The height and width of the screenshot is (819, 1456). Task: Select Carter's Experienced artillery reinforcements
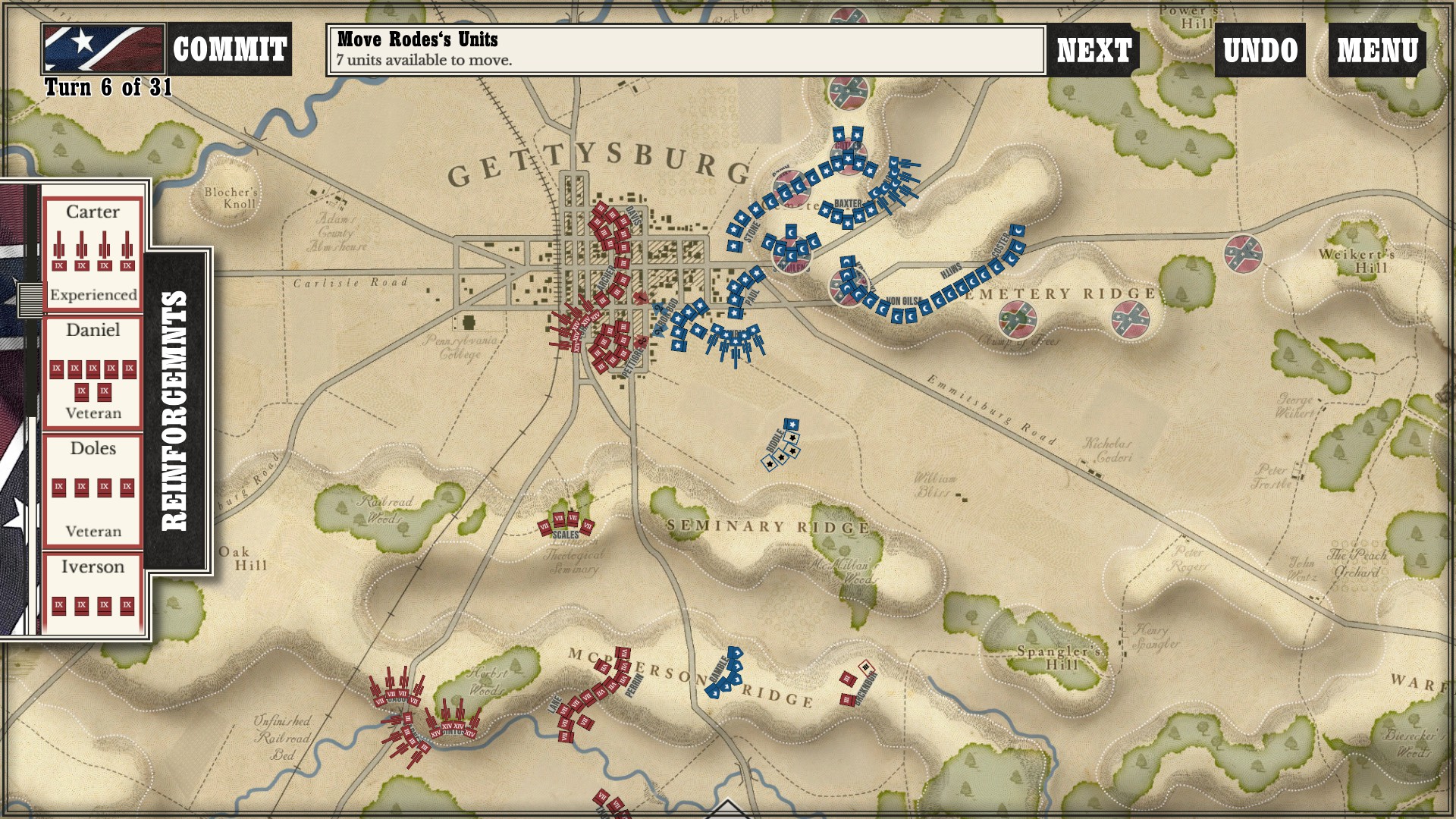pos(93,253)
